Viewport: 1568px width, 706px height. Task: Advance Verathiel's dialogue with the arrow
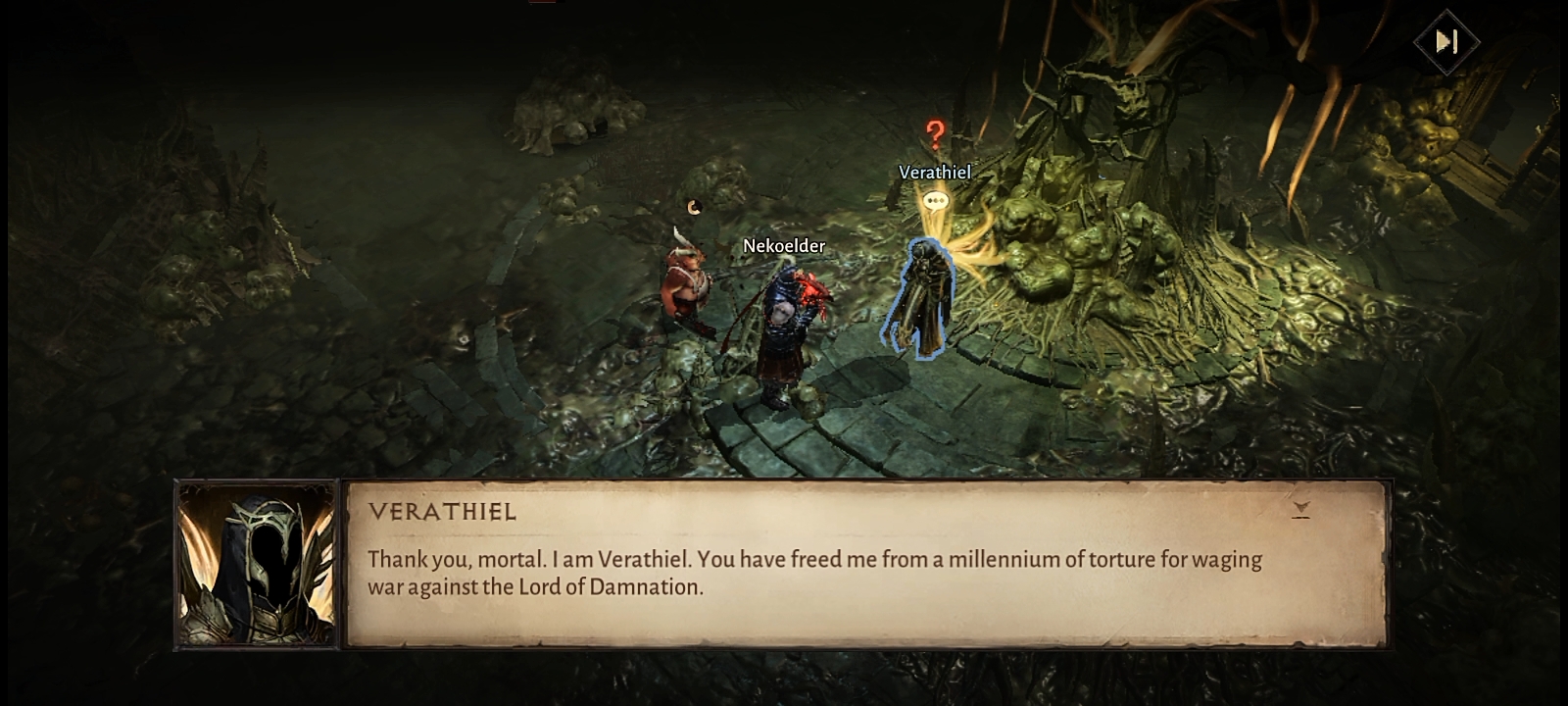[x=1300, y=509]
